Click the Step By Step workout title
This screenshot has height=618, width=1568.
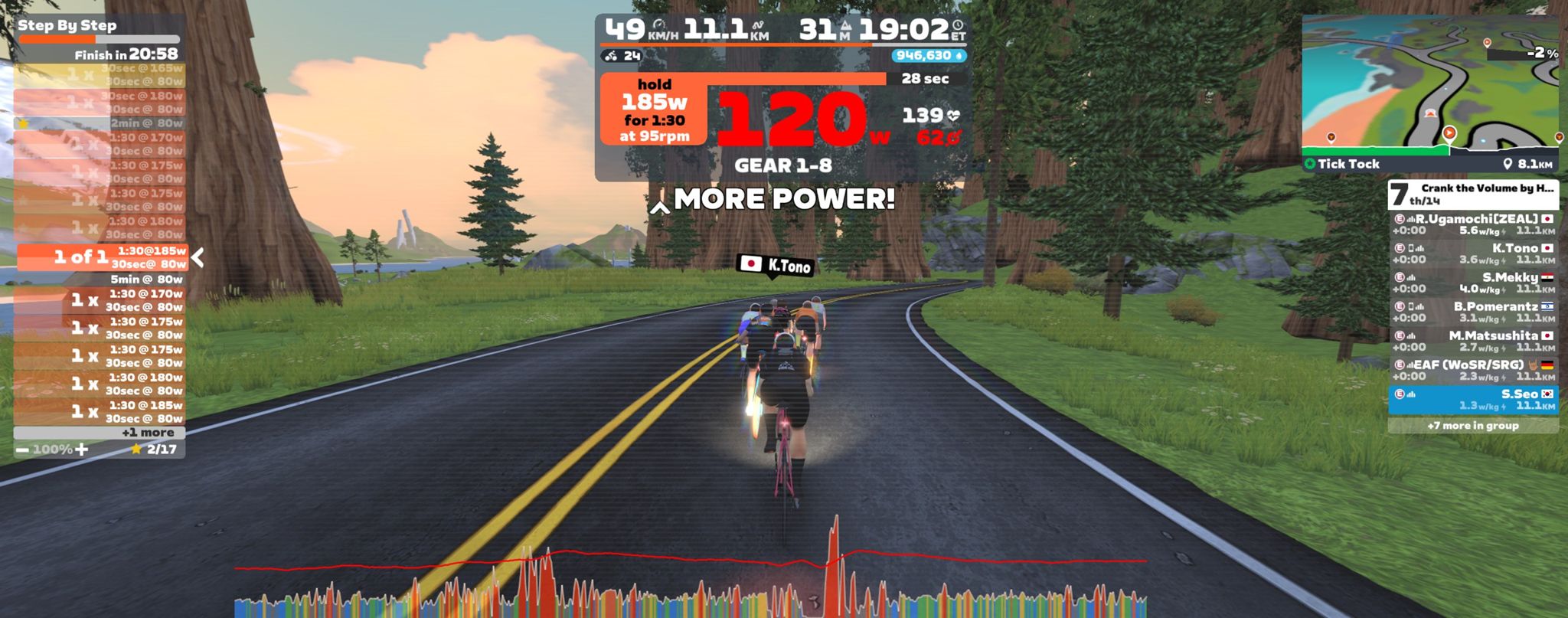(x=67, y=25)
